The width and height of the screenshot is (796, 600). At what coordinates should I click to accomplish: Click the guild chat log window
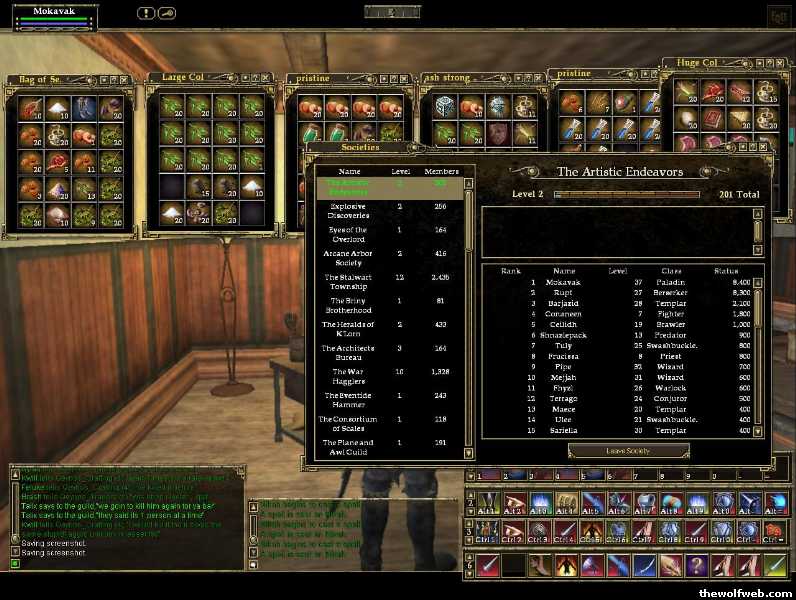125,512
